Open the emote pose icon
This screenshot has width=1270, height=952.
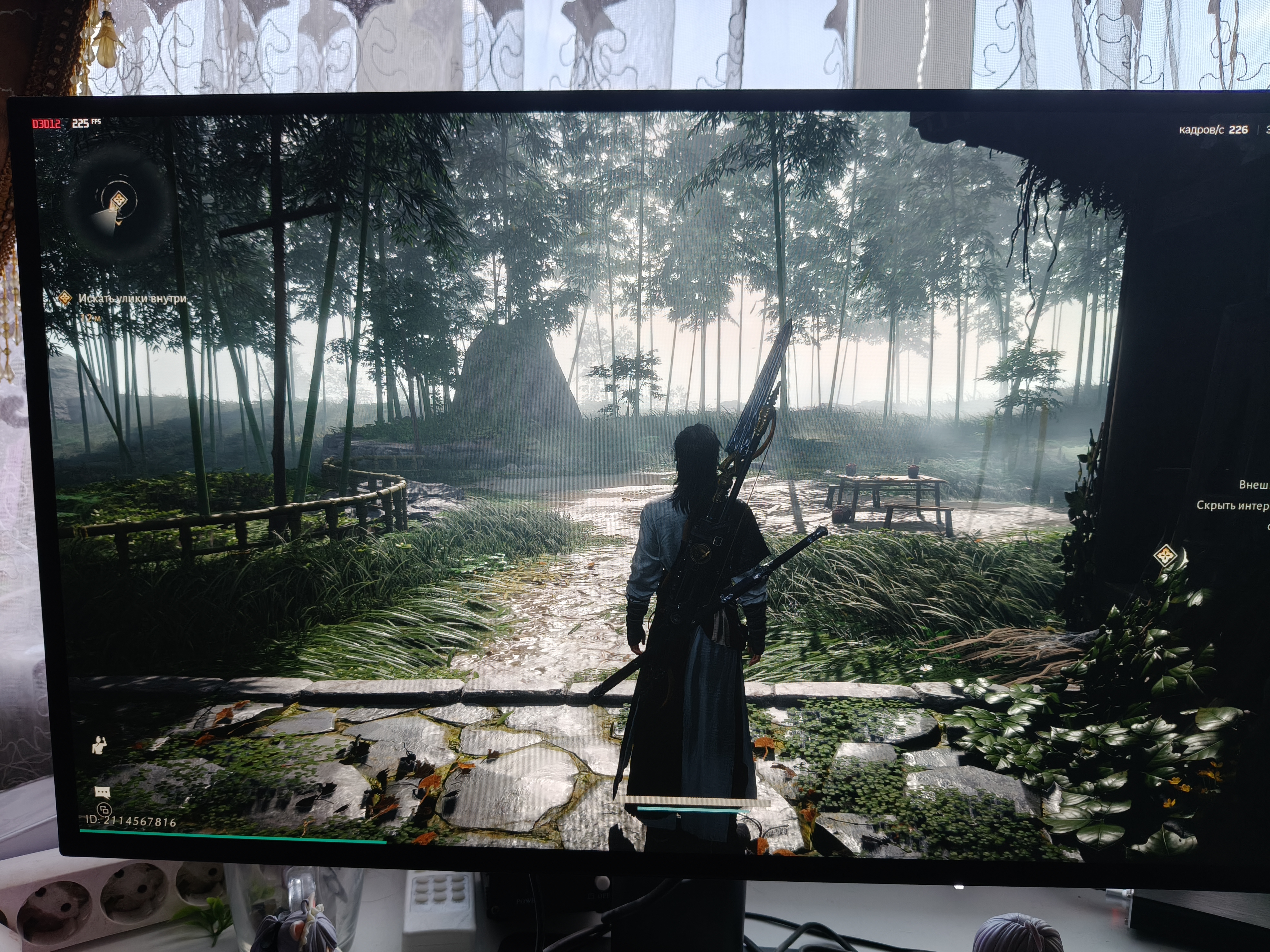pos(99,745)
